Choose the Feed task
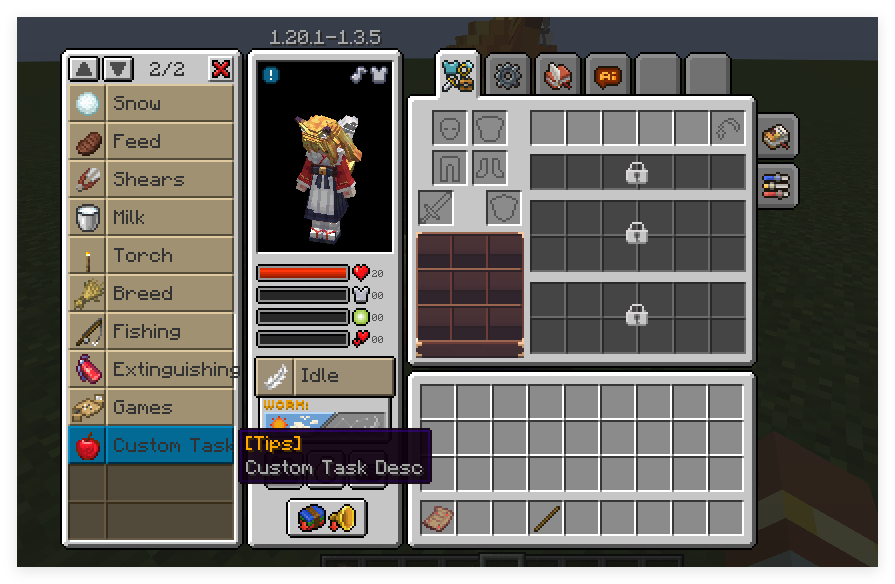Image resolution: width=895 pixels, height=584 pixels. coord(152,142)
